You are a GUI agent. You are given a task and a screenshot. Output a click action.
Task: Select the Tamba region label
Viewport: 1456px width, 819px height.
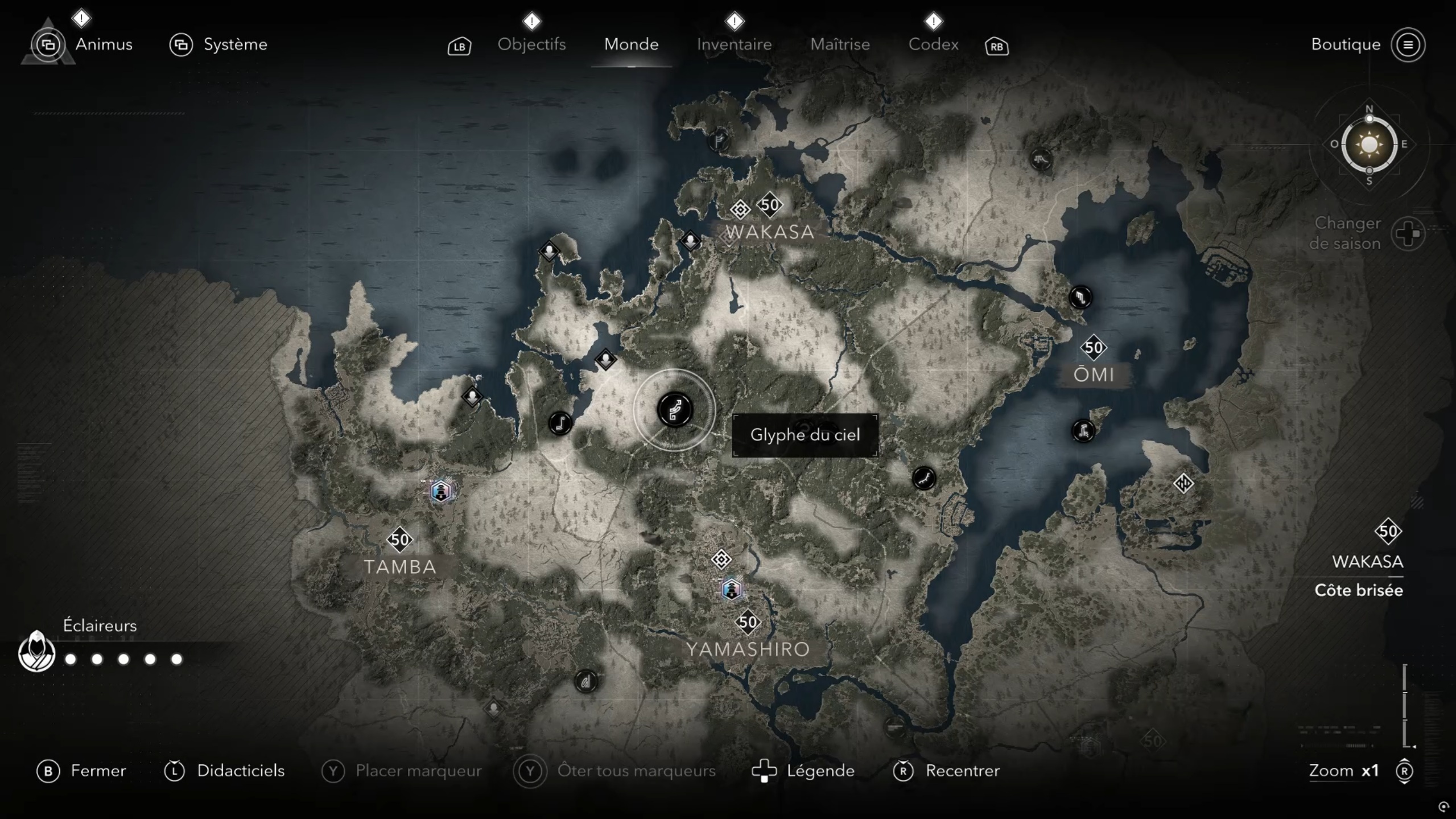400,567
